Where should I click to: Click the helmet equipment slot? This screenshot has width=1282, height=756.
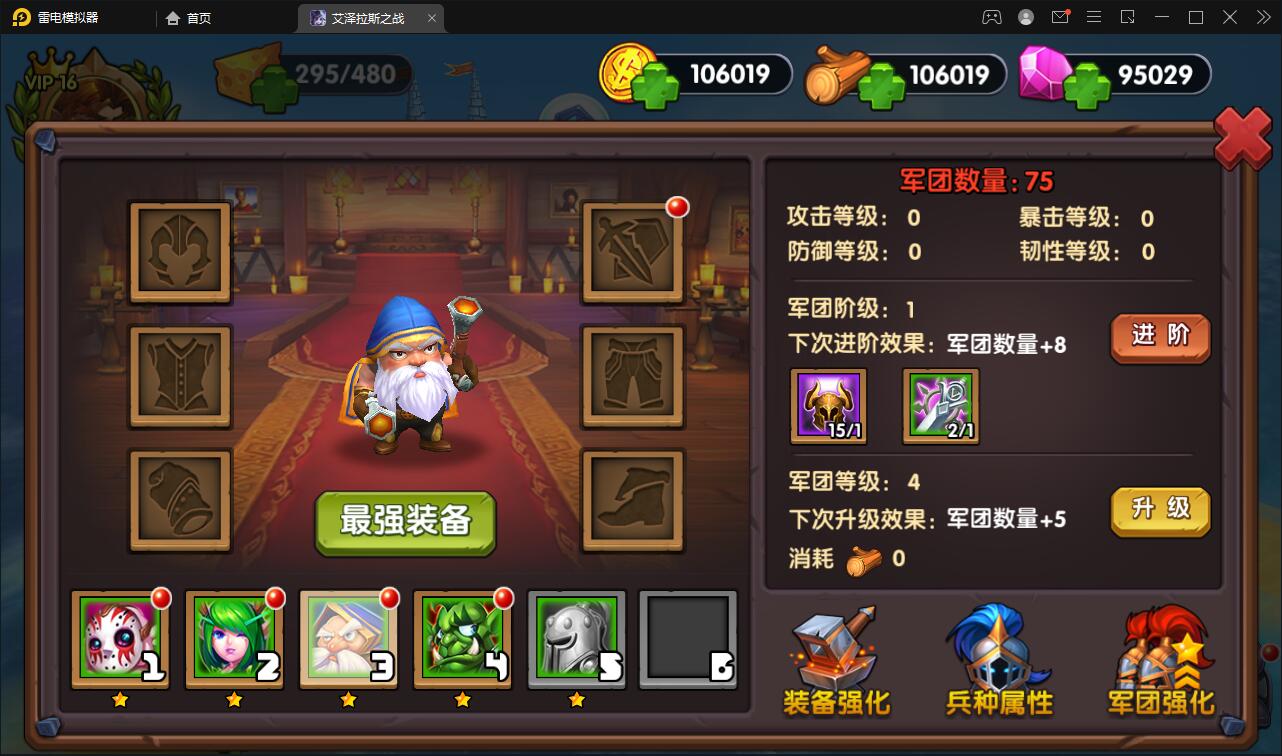click(x=180, y=251)
